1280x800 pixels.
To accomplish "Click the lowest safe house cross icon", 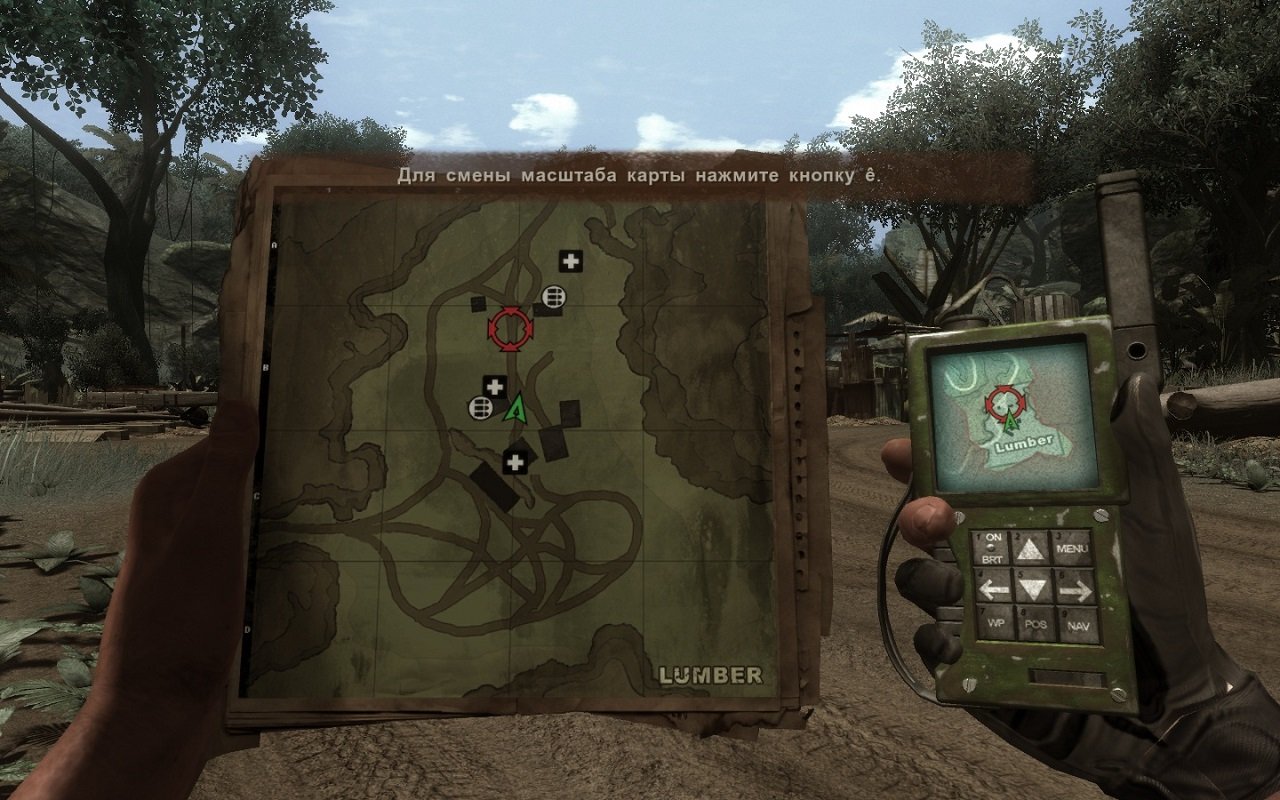I will [x=514, y=461].
